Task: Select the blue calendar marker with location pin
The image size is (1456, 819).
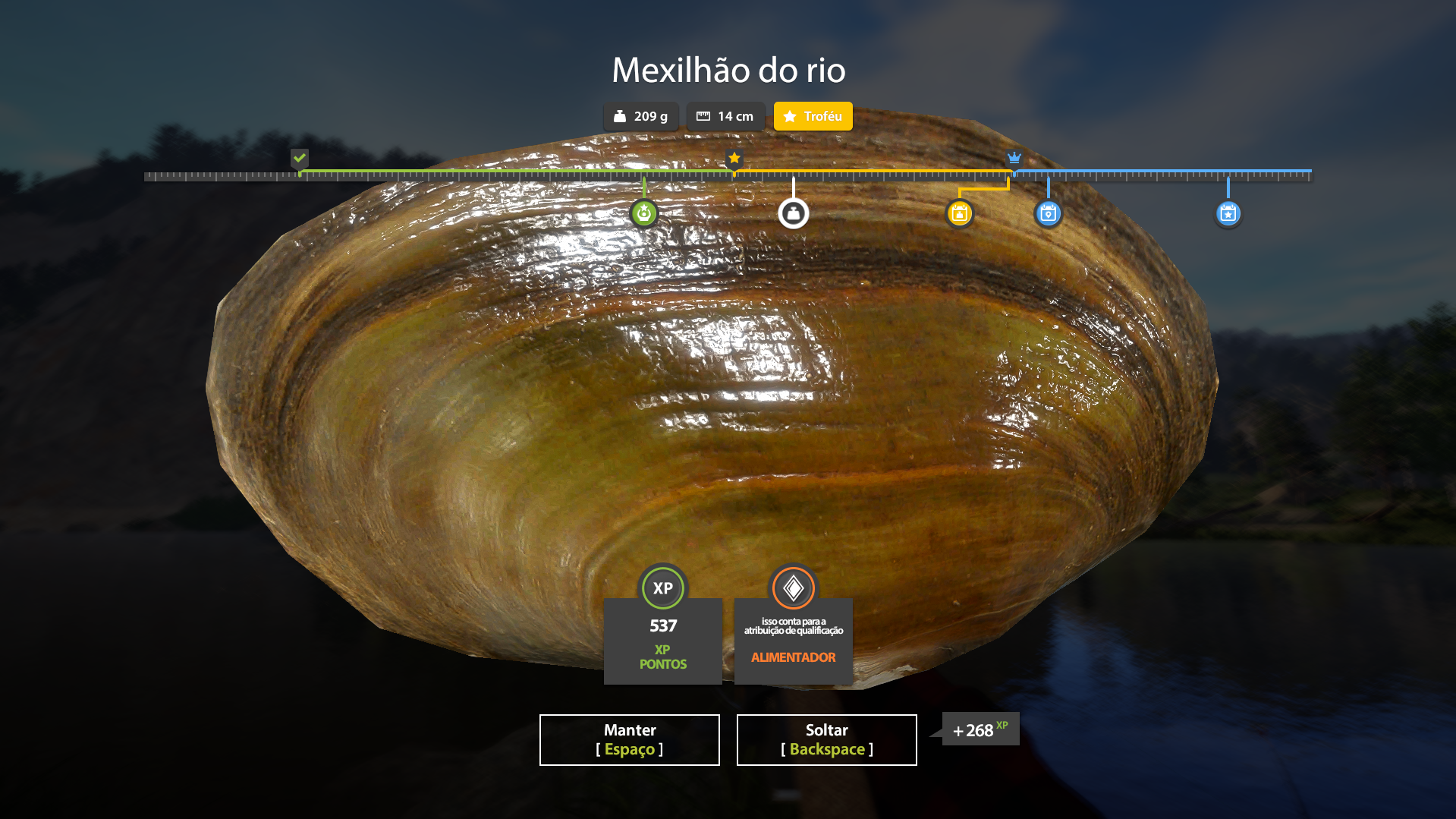Action: (x=1049, y=213)
